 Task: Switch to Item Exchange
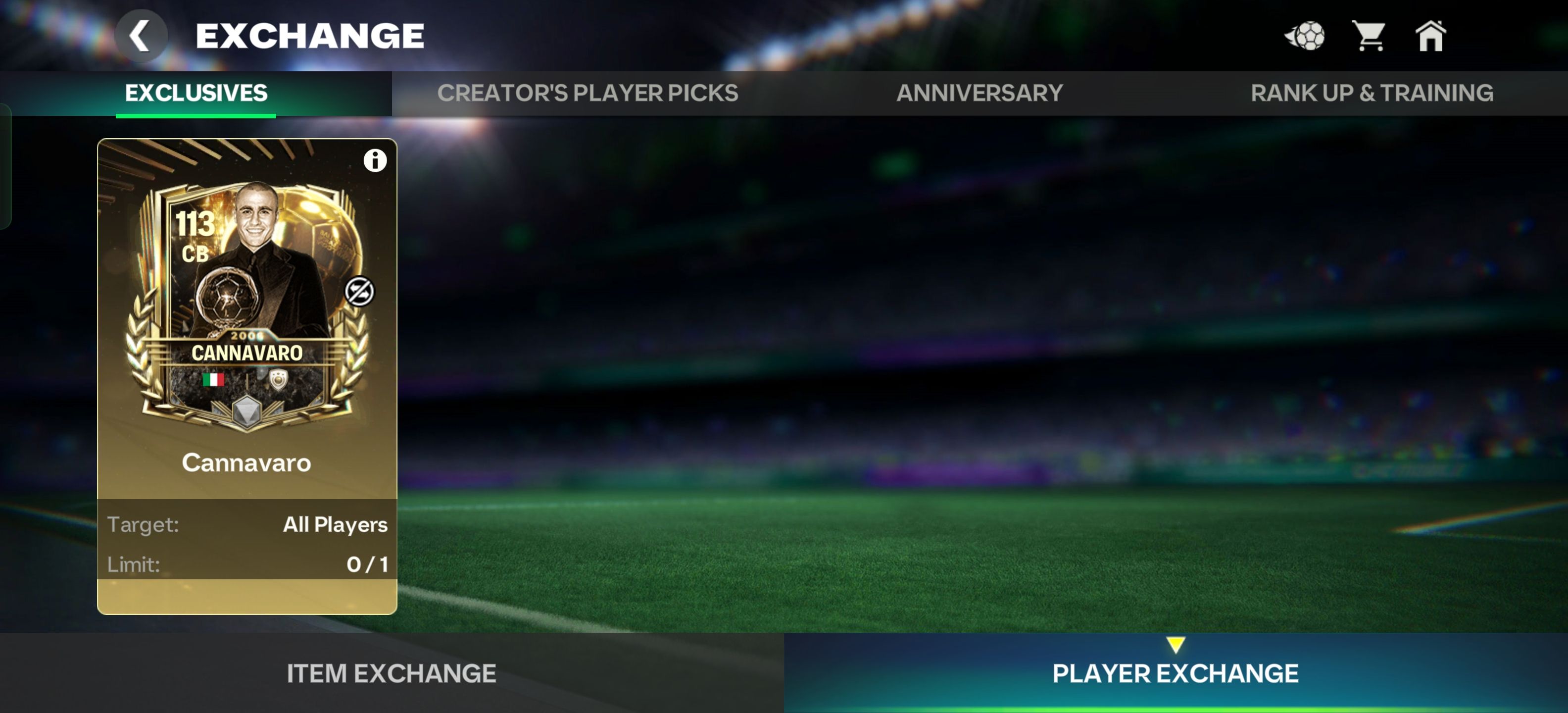tap(392, 673)
